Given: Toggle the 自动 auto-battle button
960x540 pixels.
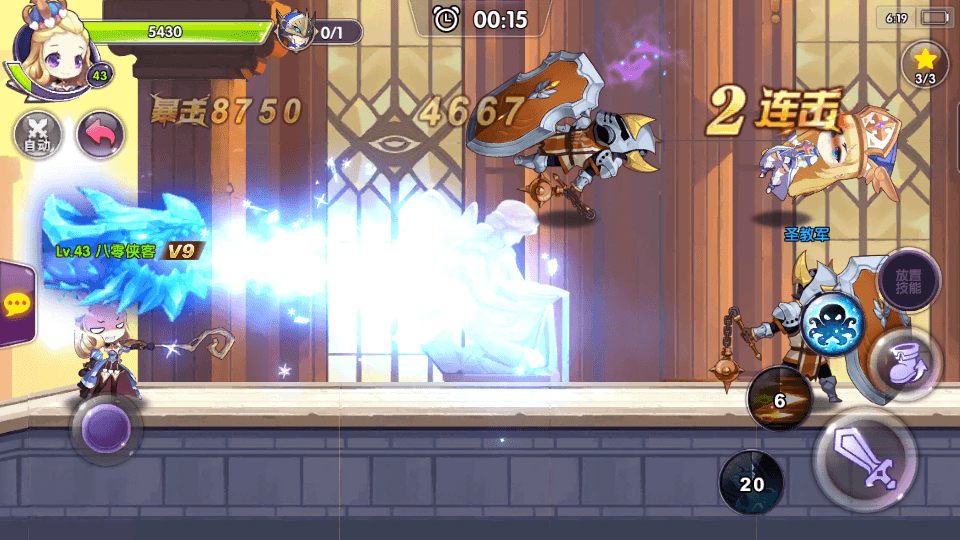Looking at the screenshot, I should coord(38,134).
